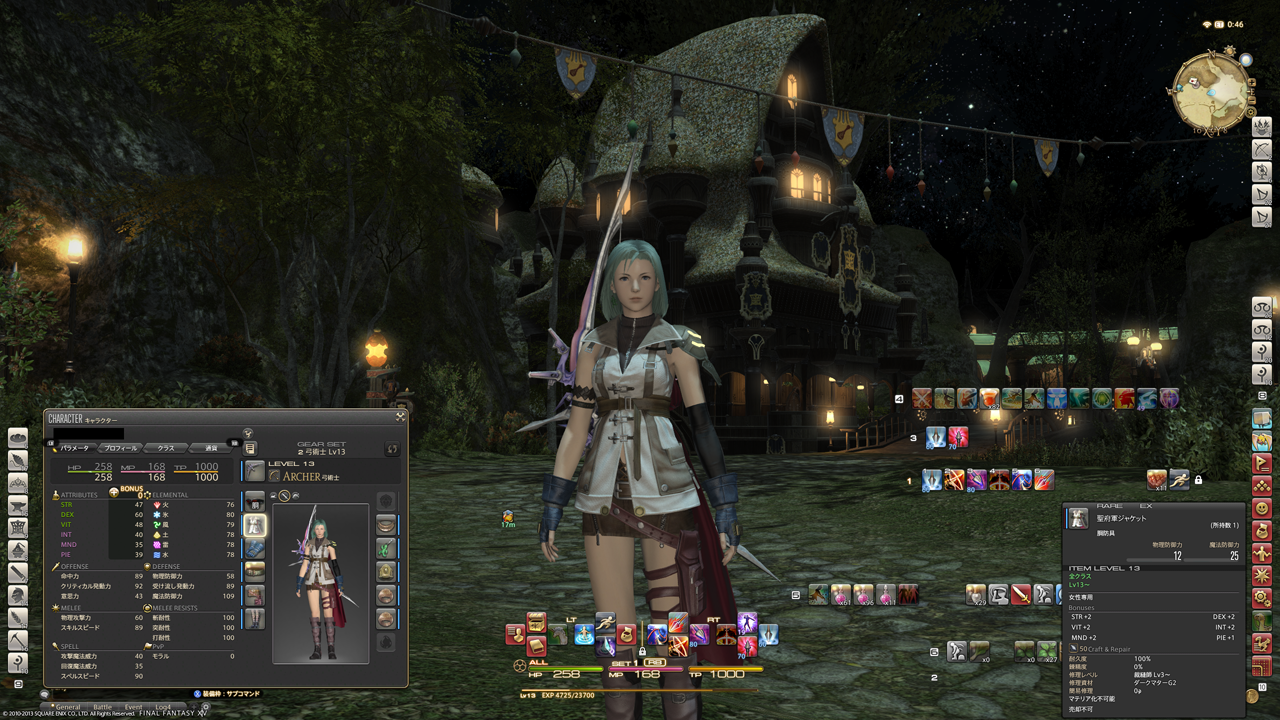Open the gear set list button
Viewport: 1280px width, 720px height.
pos(250,449)
